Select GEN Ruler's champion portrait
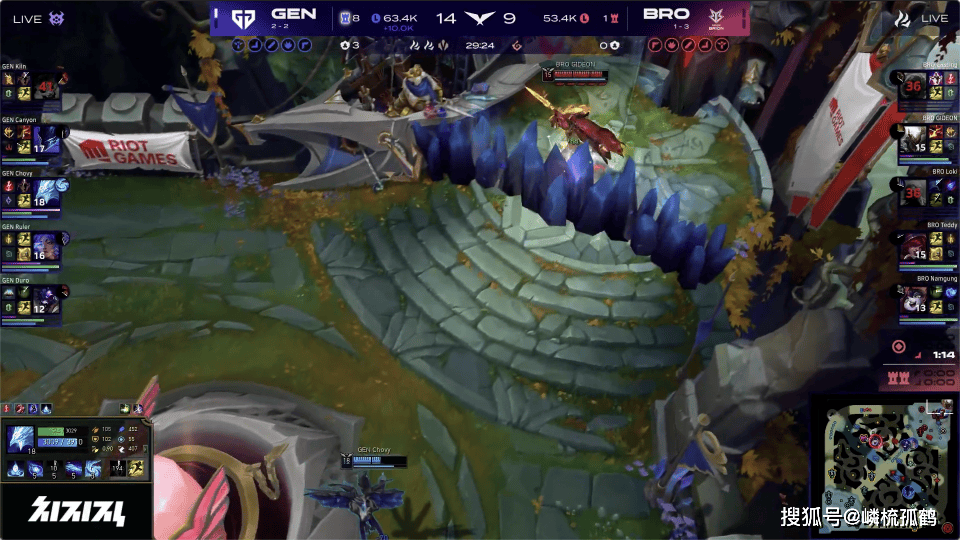 coord(46,247)
